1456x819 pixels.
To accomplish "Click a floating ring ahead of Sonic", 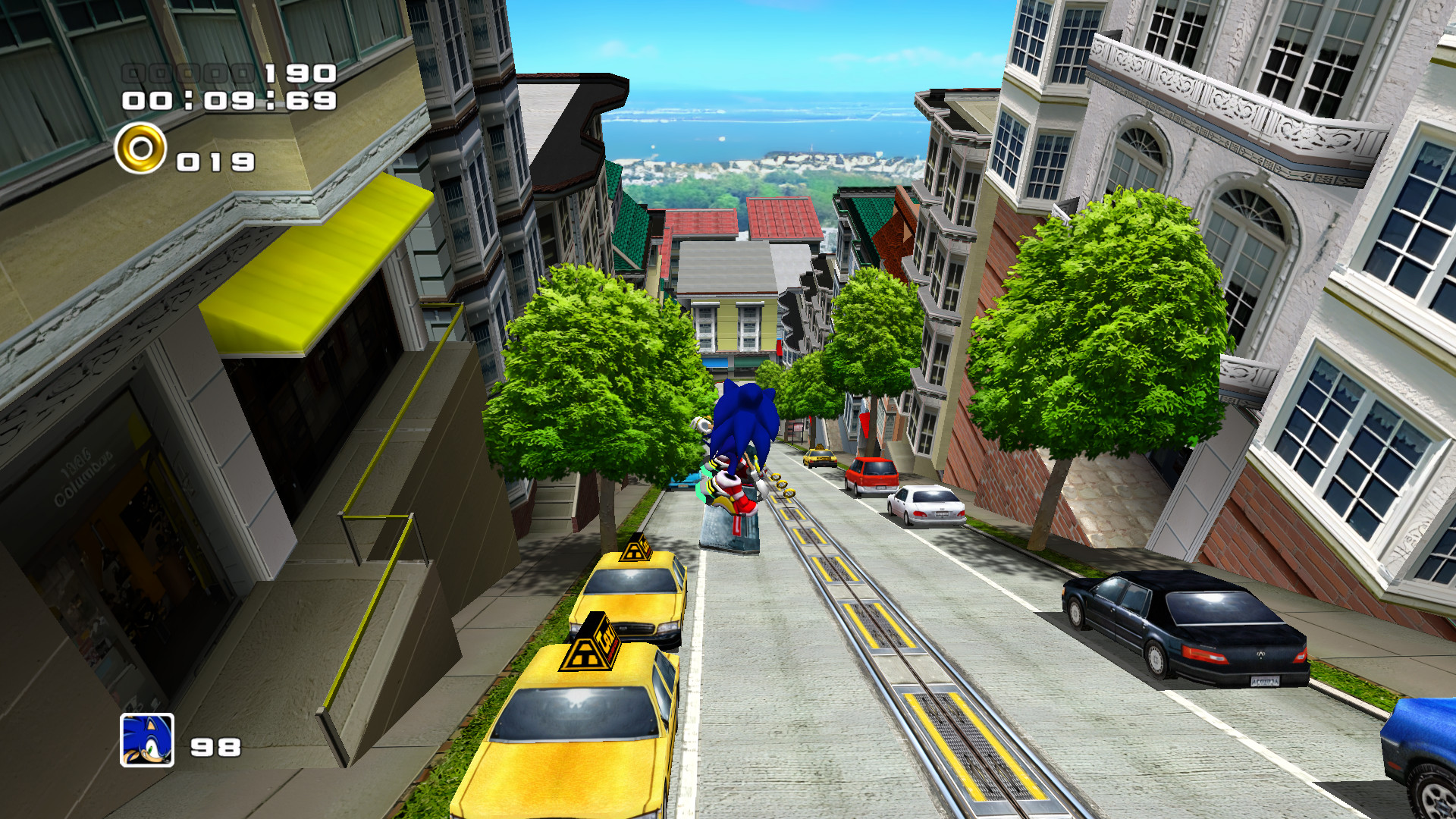I will click(x=783, y=485).
